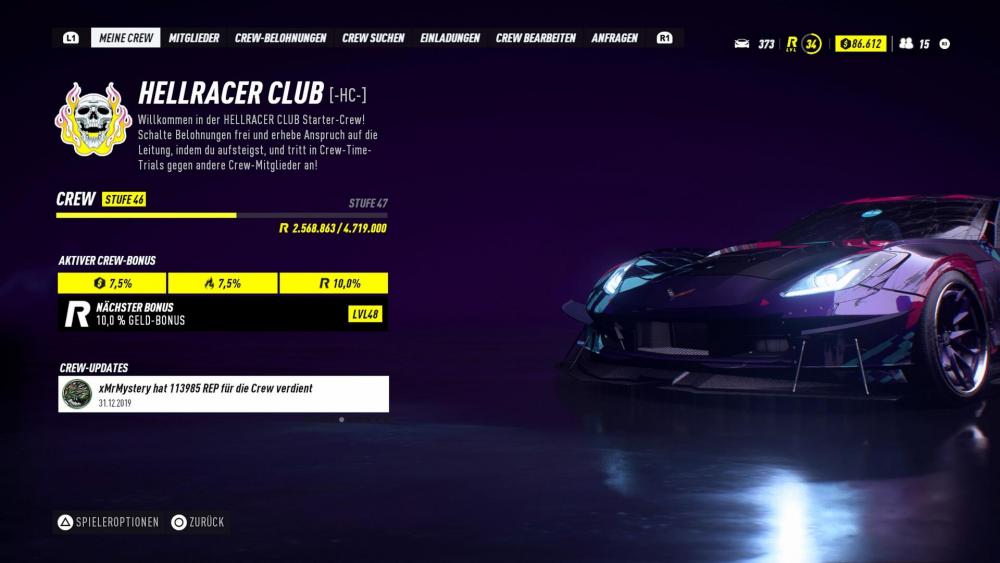Click the 7,5% money bonus tile
1000x563 pixels.
112,283
